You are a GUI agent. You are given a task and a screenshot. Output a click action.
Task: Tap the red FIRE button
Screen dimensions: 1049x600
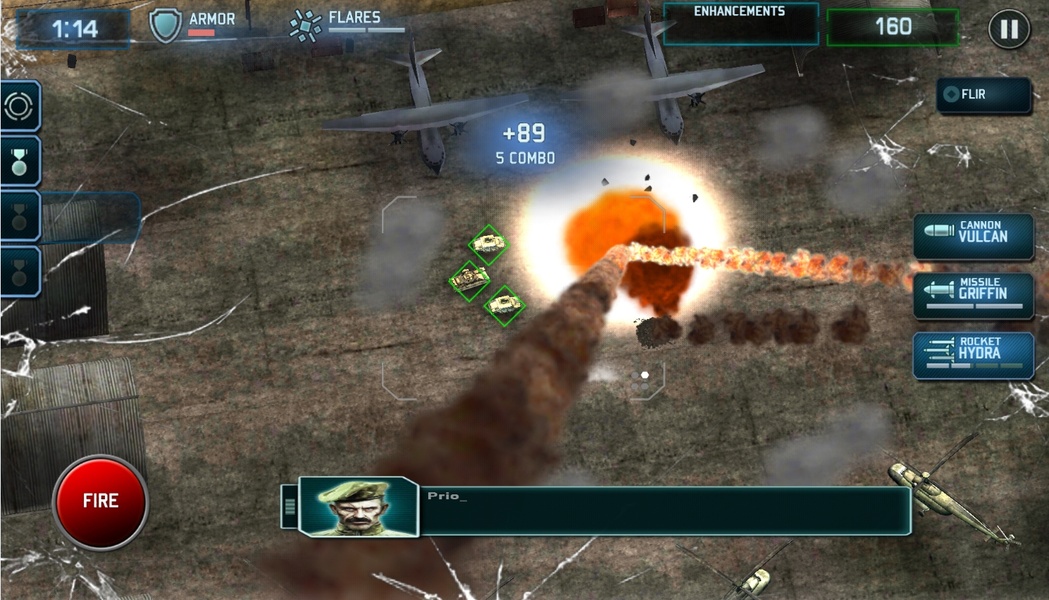click(100, 502)
